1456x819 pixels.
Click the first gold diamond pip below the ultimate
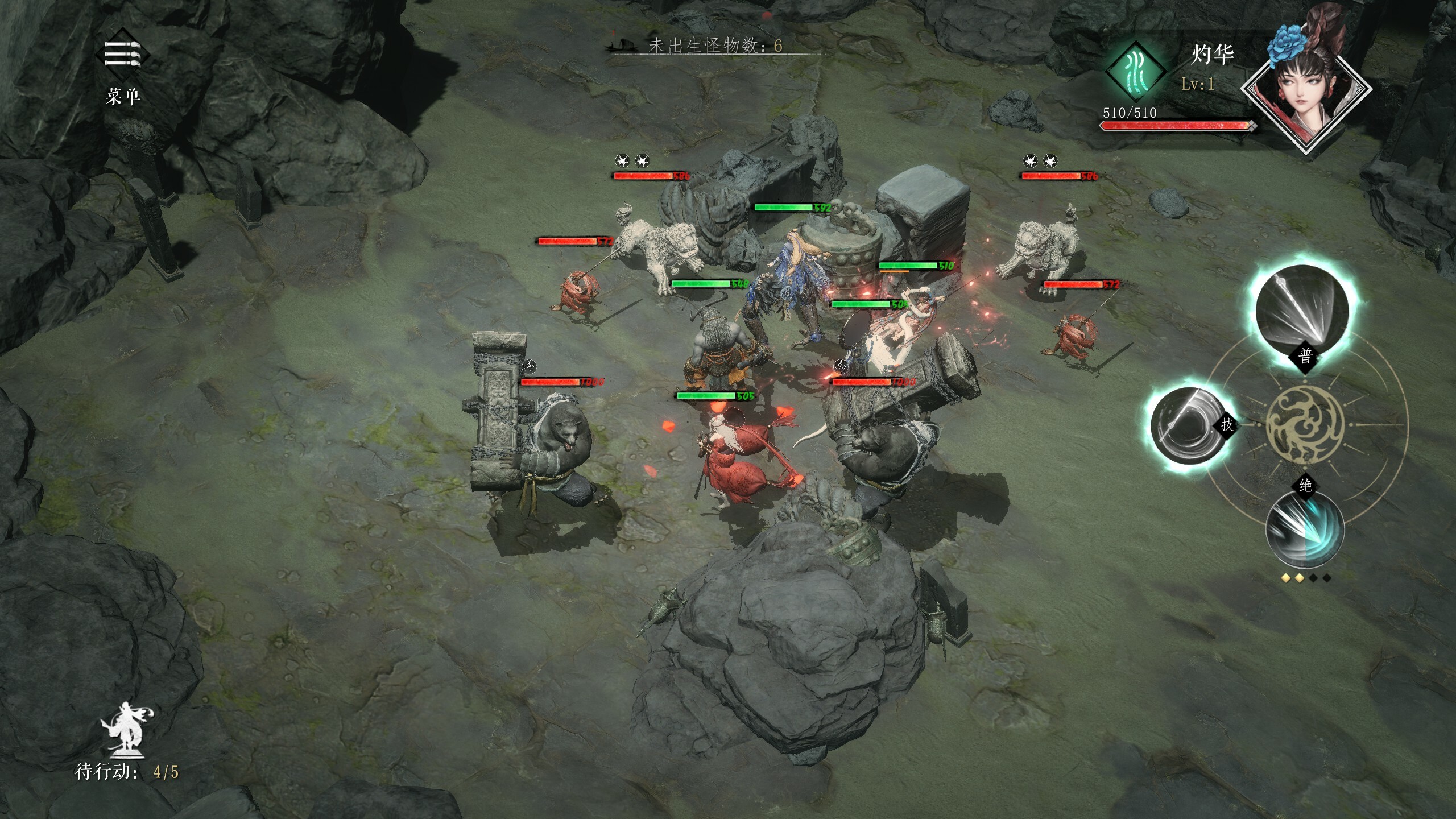pyautogui.click(x=1286, y=578)
